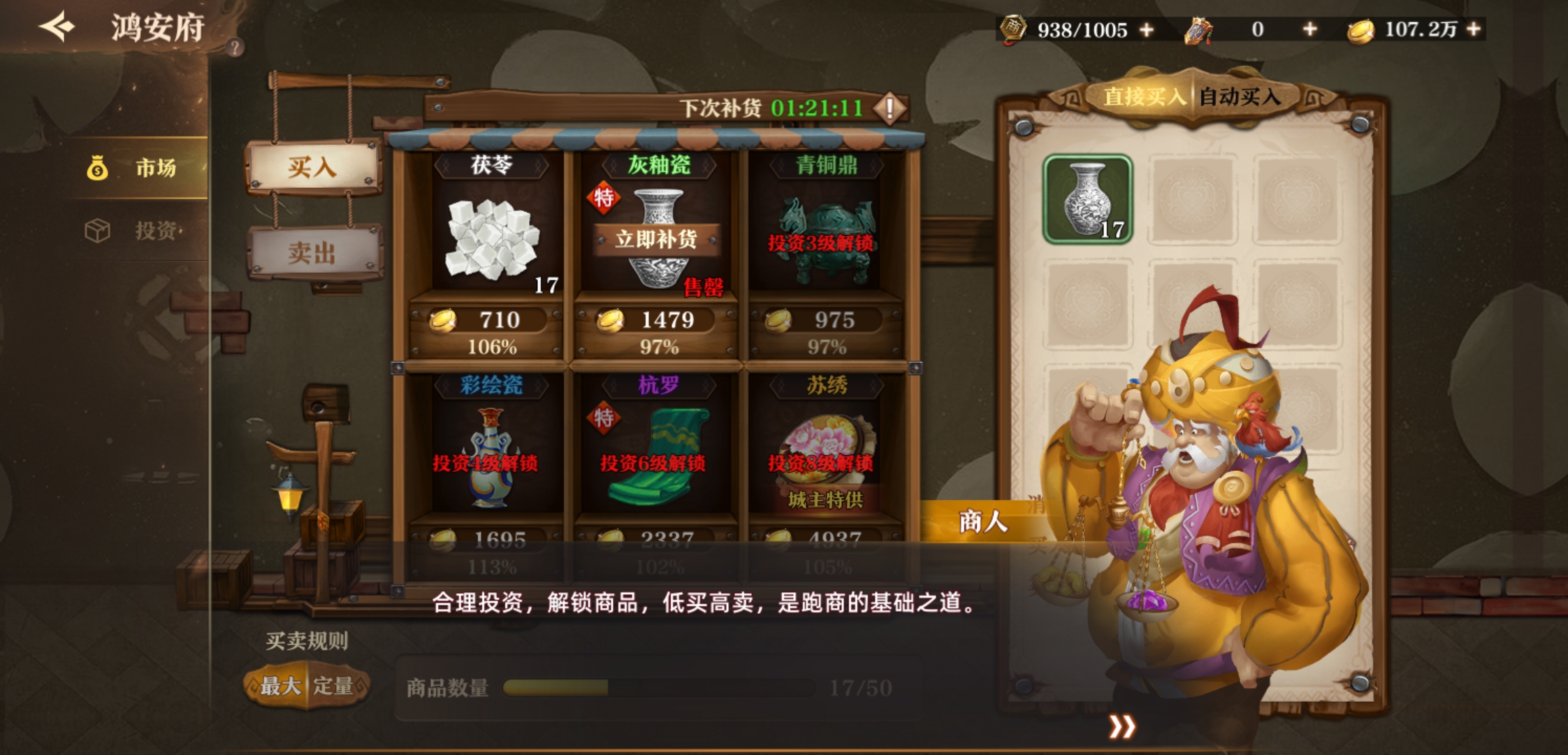
Task: Select the 卖出 sell sign
Action: pyautogui.click(x=312, y=252)
